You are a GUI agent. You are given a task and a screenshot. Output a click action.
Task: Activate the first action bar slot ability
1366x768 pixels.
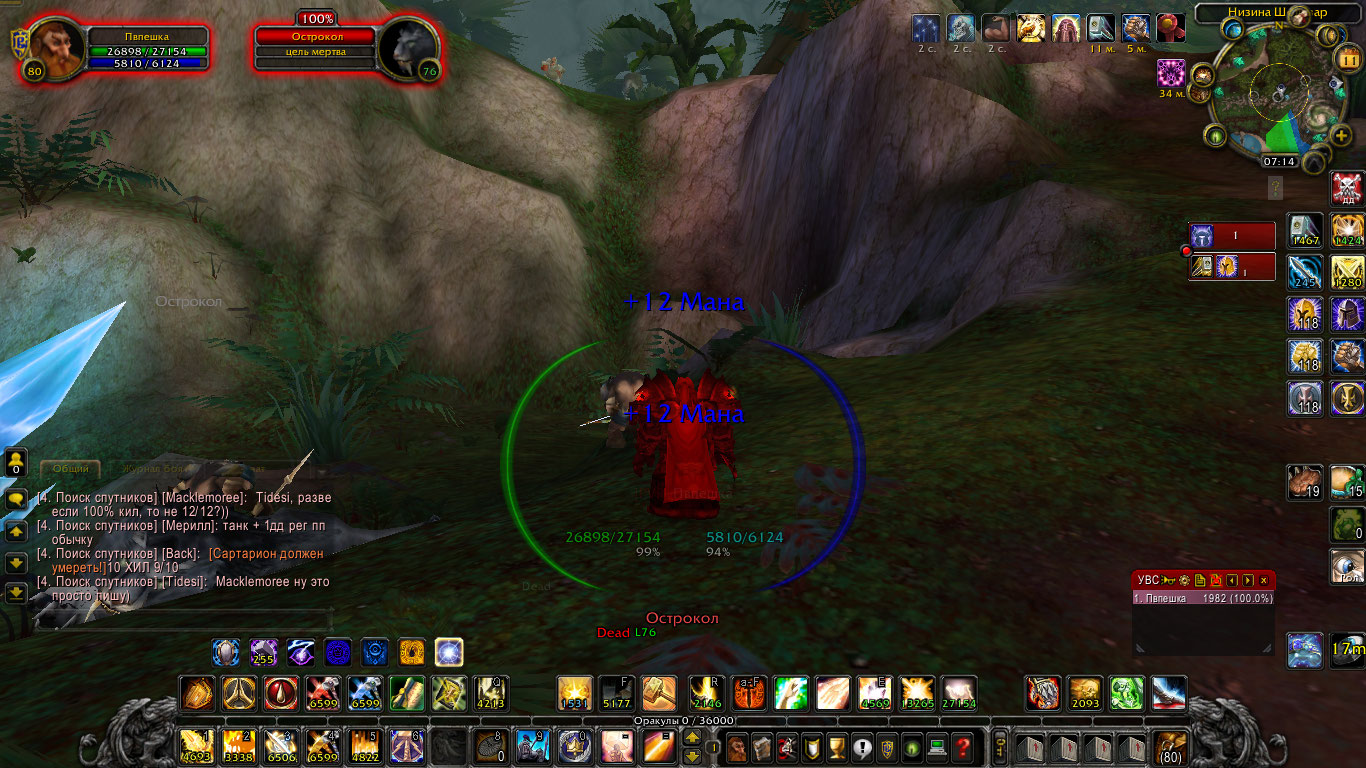(196, 747)
